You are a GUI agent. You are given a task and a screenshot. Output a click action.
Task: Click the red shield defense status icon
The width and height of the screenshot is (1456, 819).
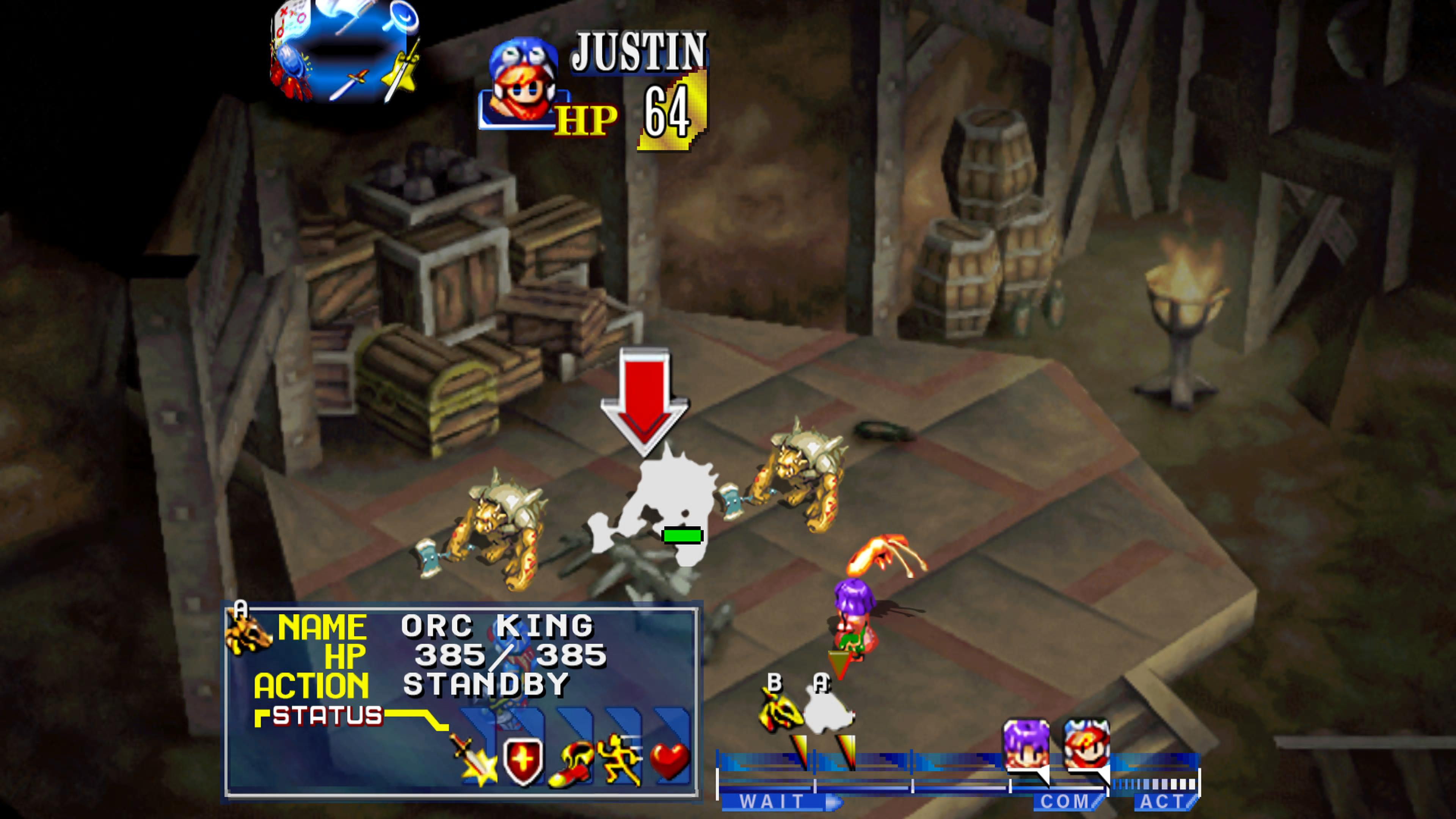522,760
